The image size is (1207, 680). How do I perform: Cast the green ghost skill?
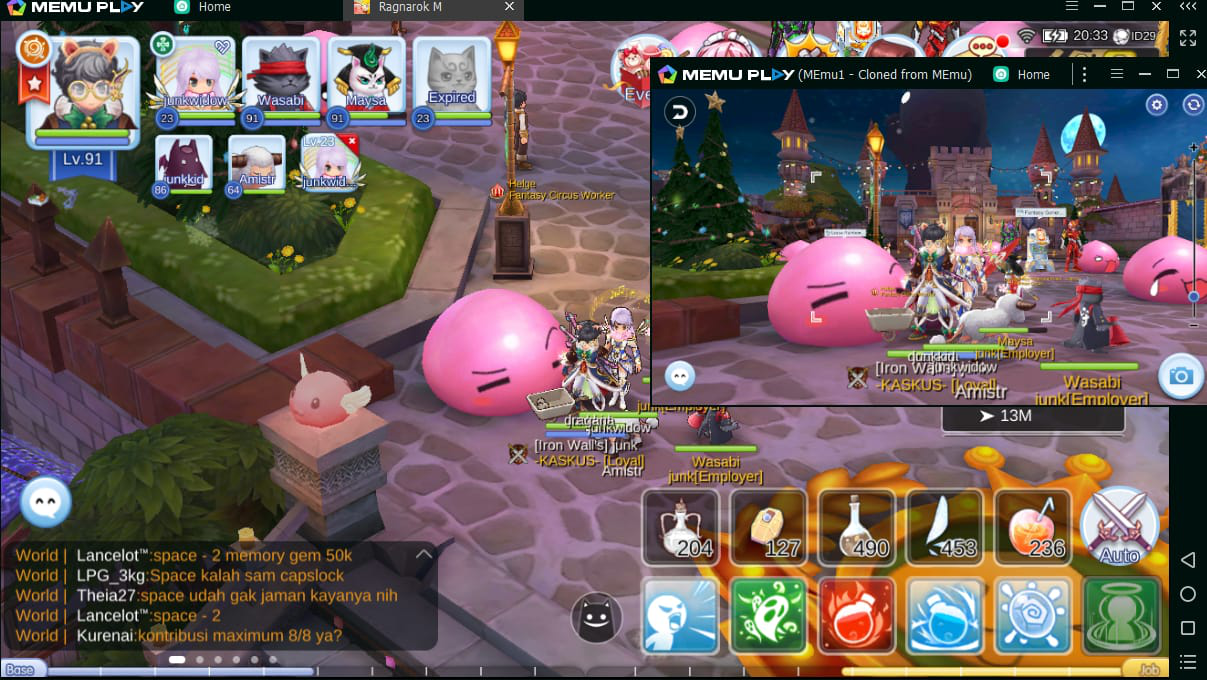tap(768, 615)
